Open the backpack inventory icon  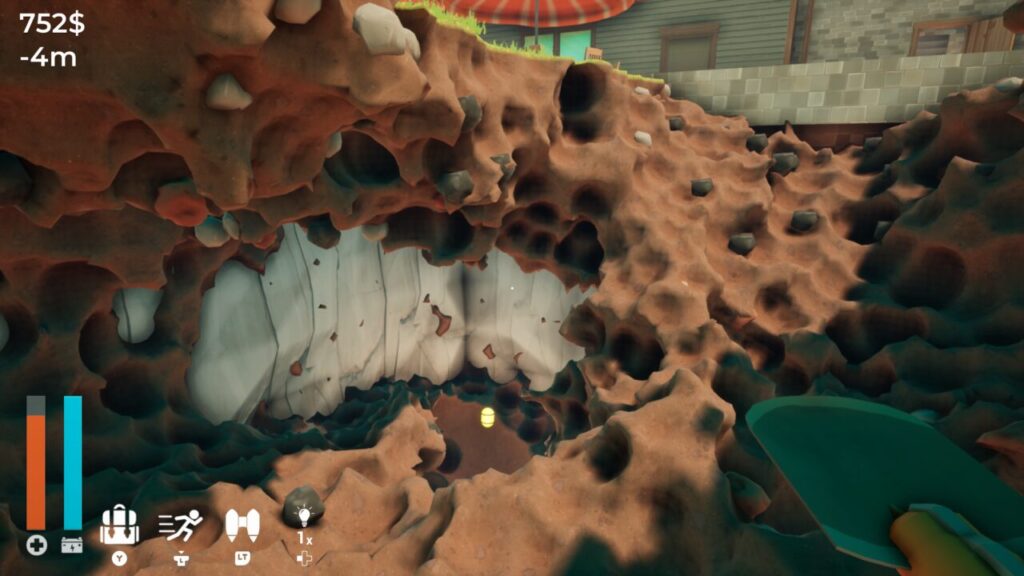pos(120,526)
